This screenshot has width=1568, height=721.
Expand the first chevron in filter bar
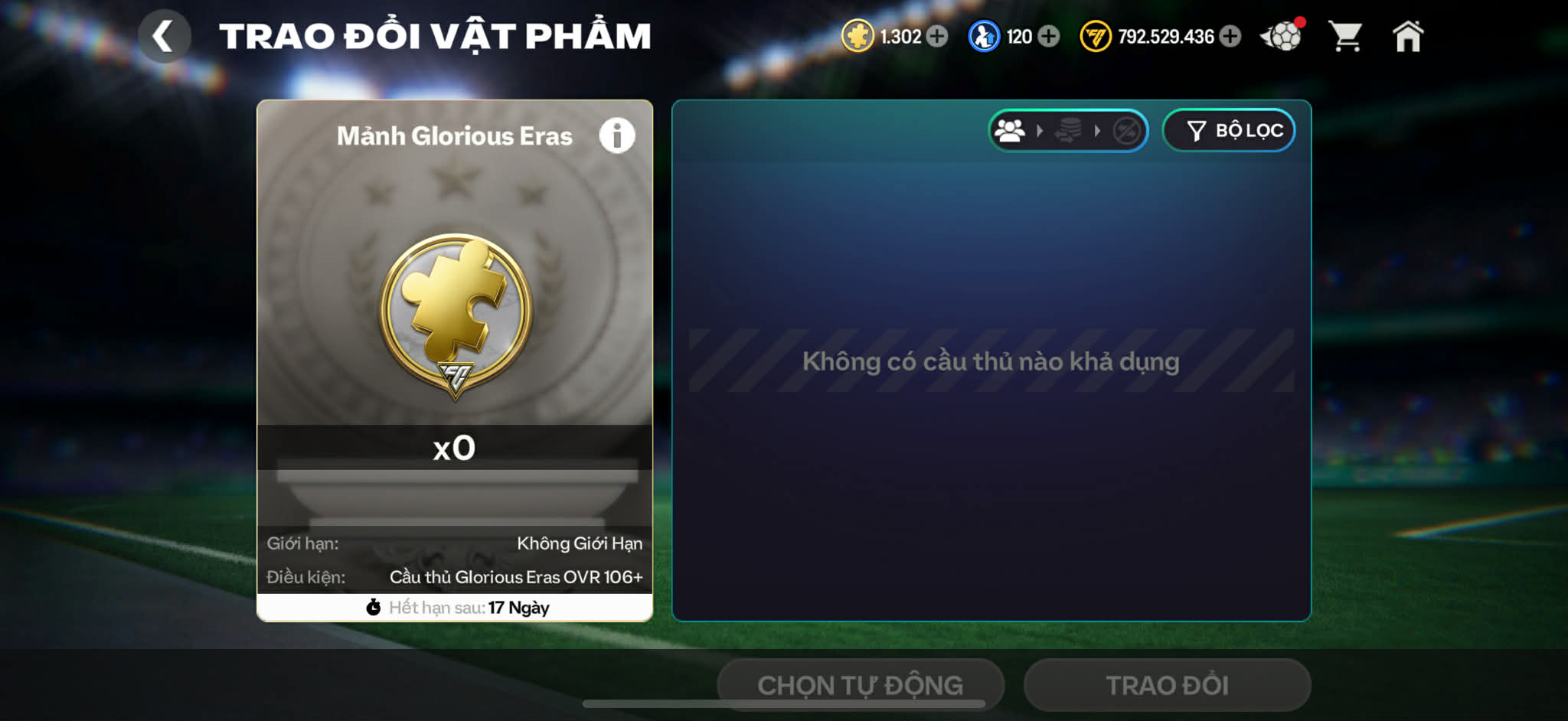point(1040,130)
